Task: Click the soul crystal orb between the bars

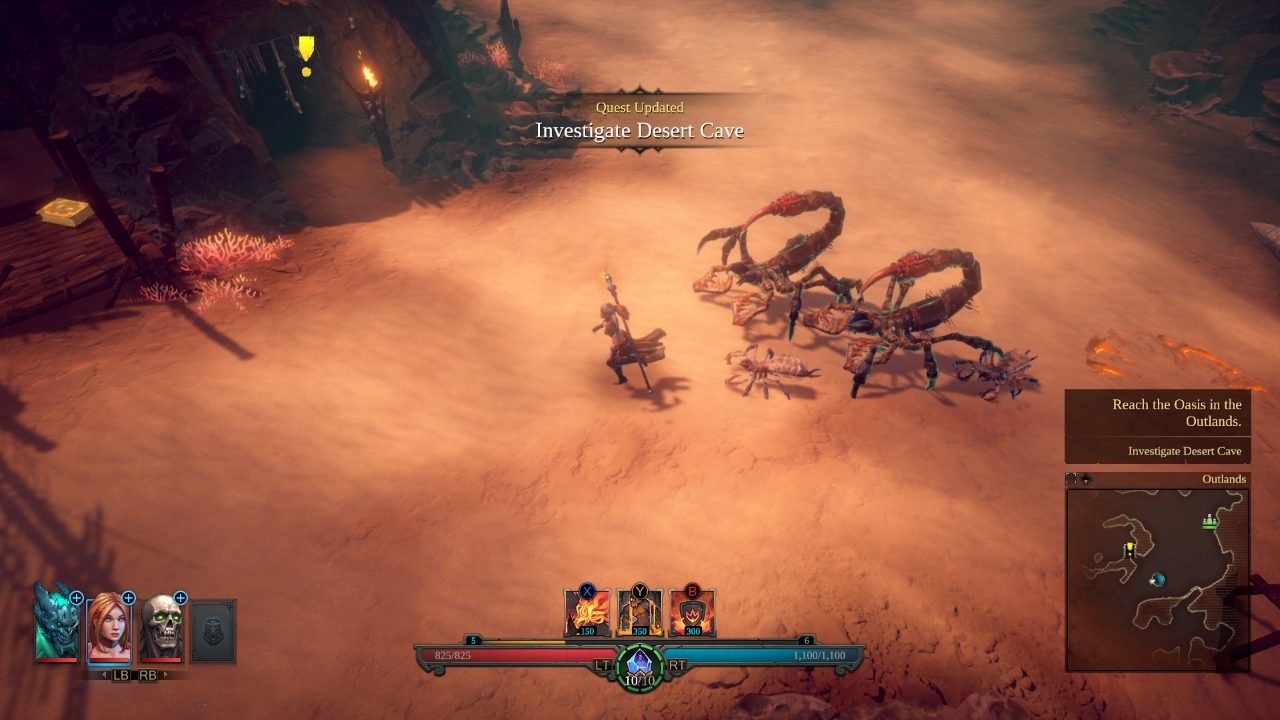Action: (639, 664)
